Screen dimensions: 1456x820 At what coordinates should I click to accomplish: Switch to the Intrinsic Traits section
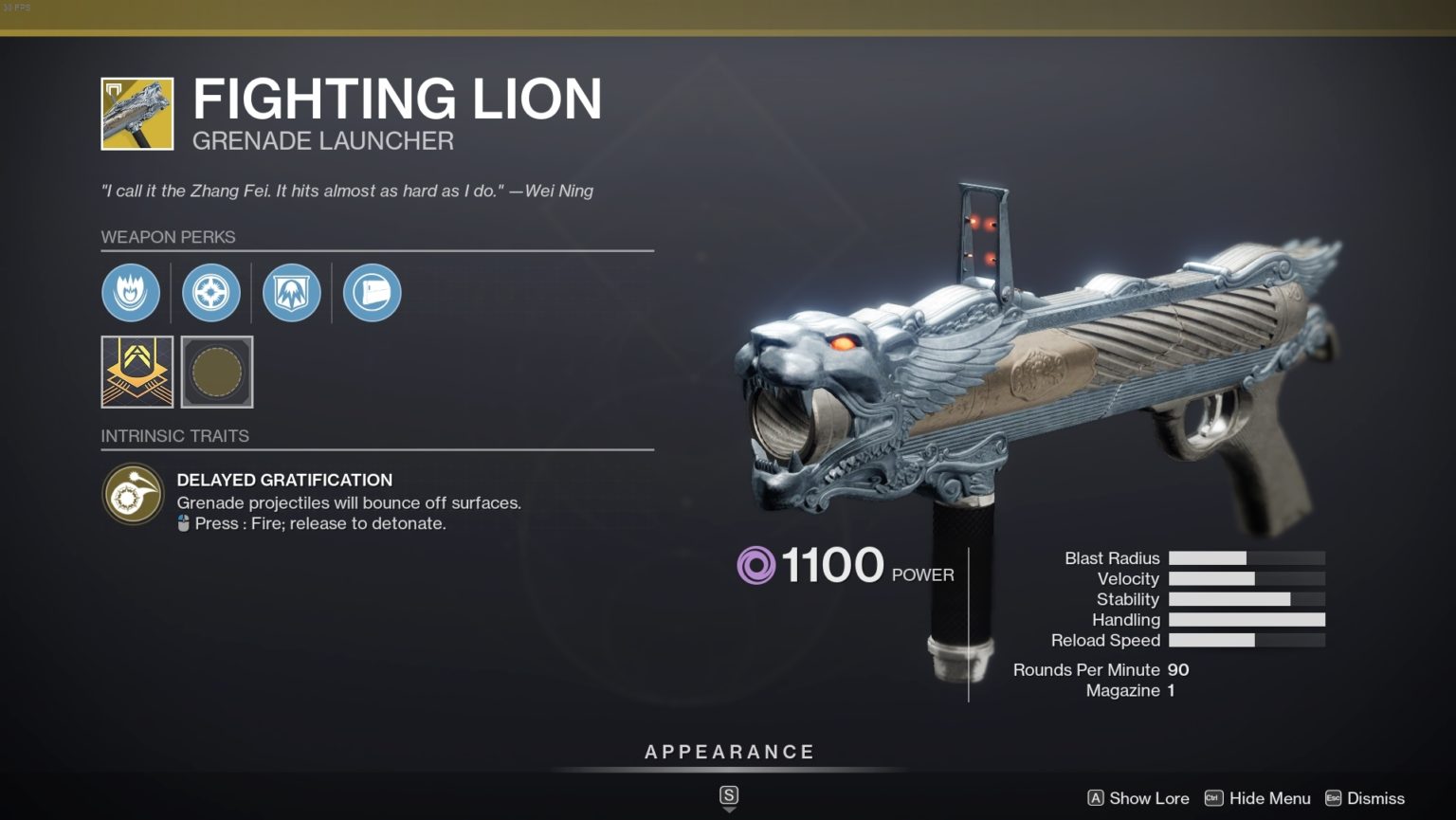point(174,435)
